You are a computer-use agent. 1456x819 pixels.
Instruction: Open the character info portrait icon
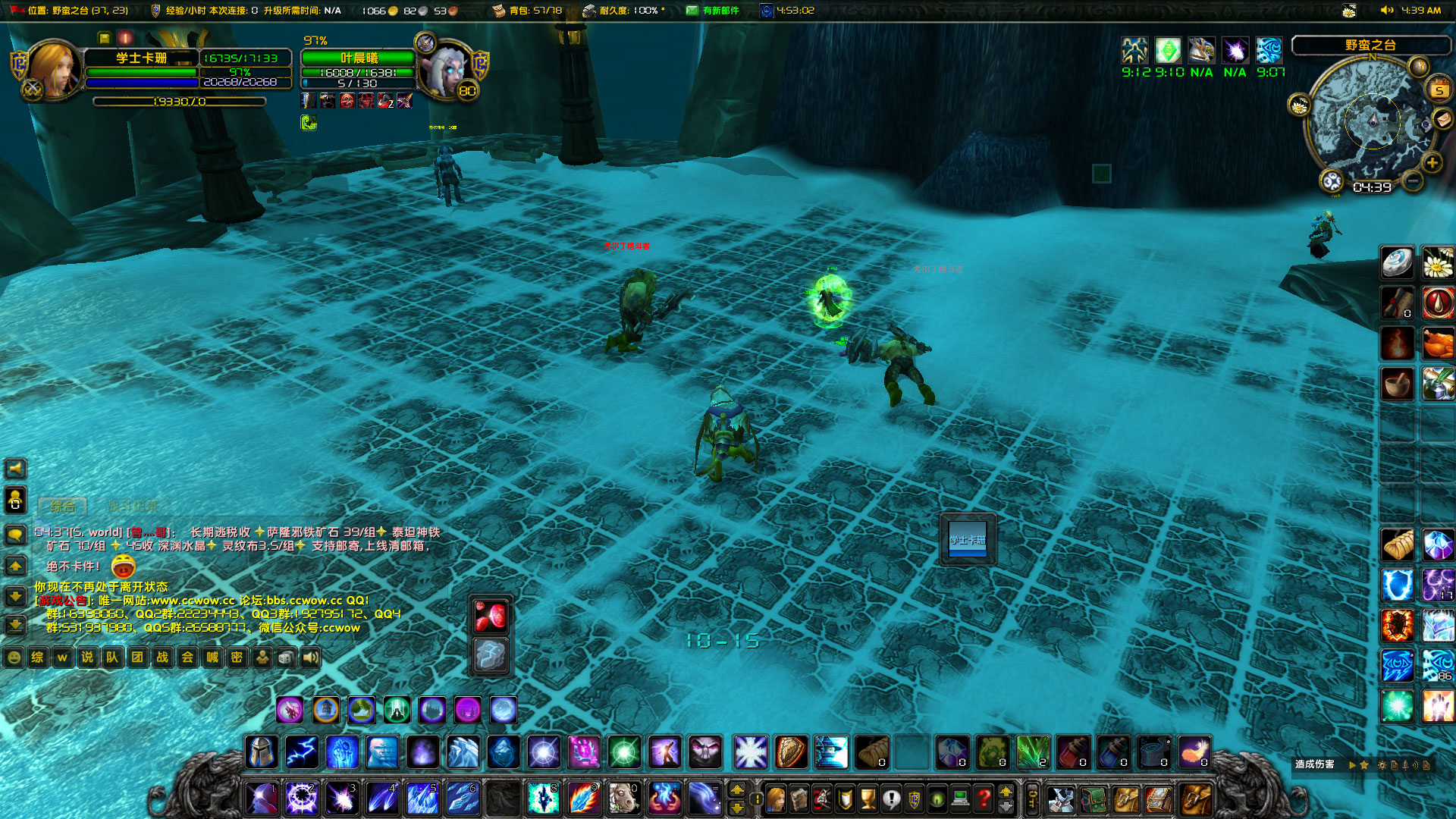click(x=775, y=798)
